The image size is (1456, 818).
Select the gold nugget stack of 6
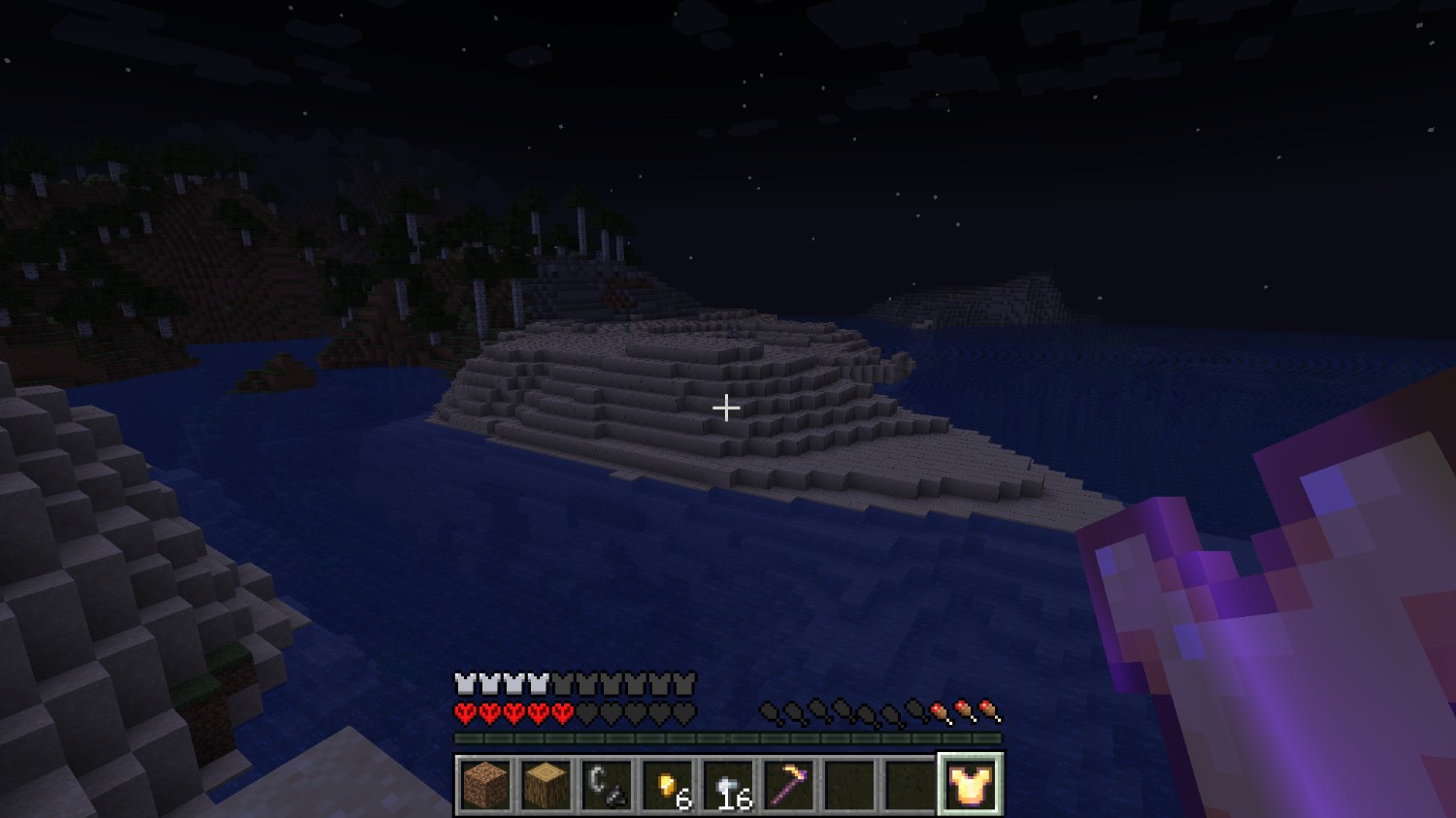668,784
